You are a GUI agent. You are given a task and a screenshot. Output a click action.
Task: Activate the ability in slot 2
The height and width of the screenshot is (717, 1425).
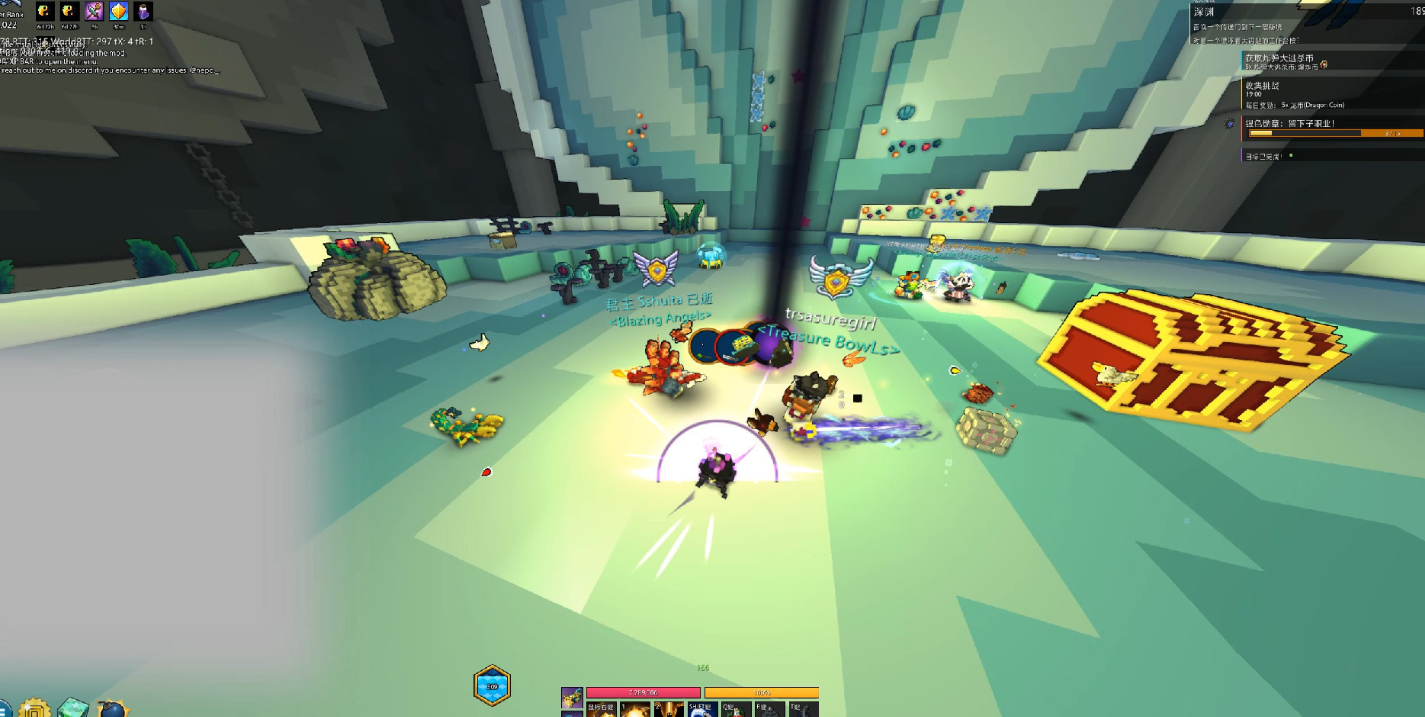(668, 709)
